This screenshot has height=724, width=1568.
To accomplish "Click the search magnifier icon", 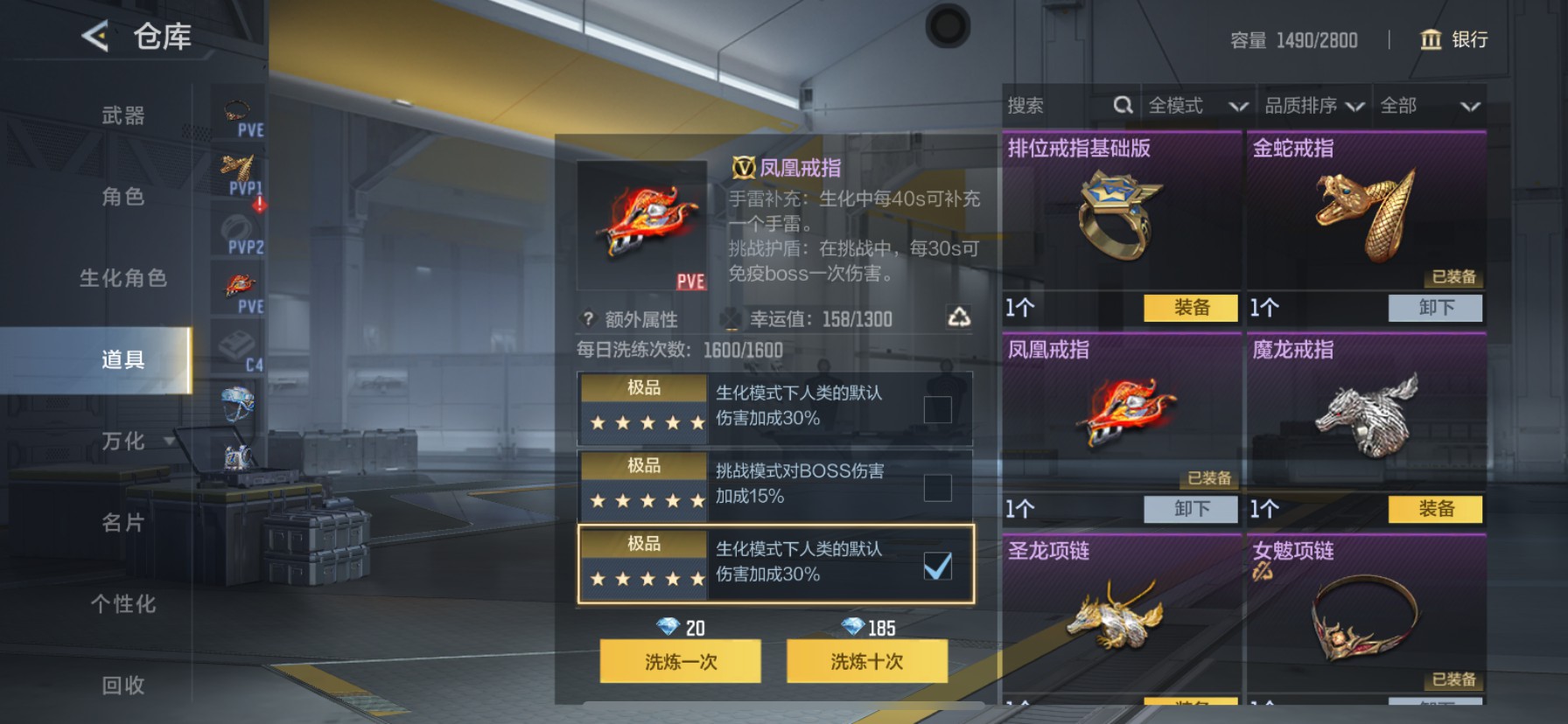I will pyautogui.click(x=1123, y=105).
